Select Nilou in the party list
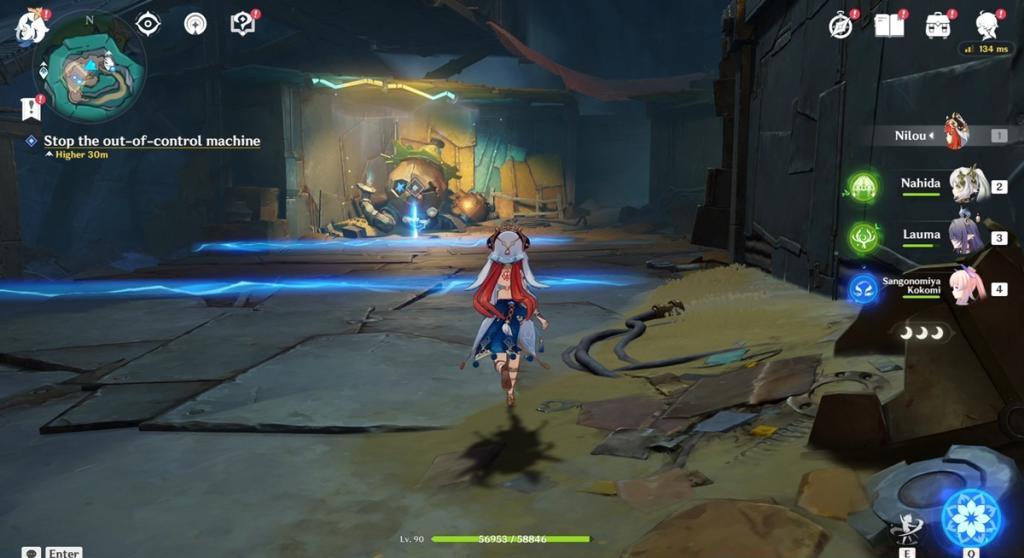Image resolution: width=1024 pixels, height=558 pixels. (x=955, y=134)
